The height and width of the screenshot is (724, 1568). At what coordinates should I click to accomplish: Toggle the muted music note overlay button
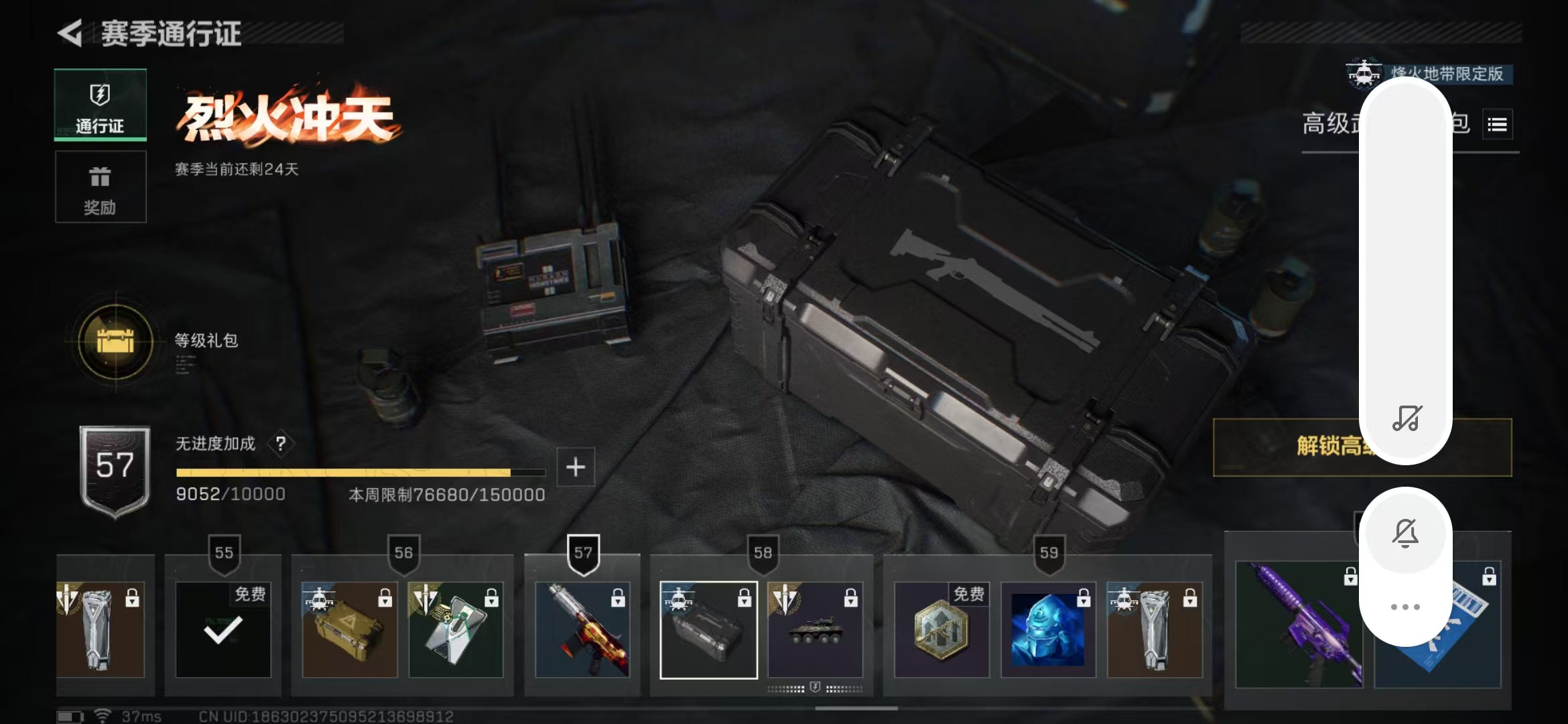point(1406,418)
